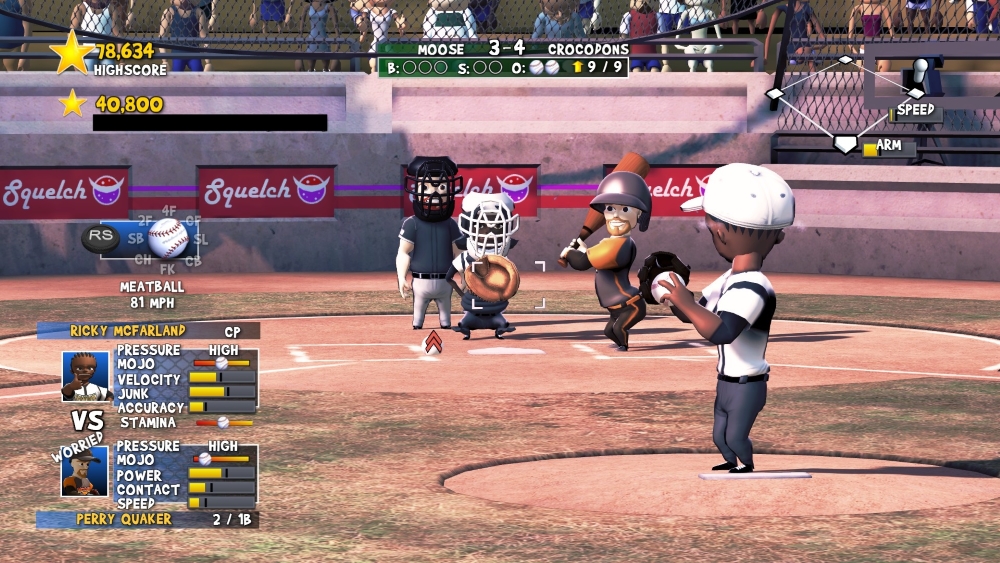
Task: Click the Perry Quaker name bar
Action: 147,520
